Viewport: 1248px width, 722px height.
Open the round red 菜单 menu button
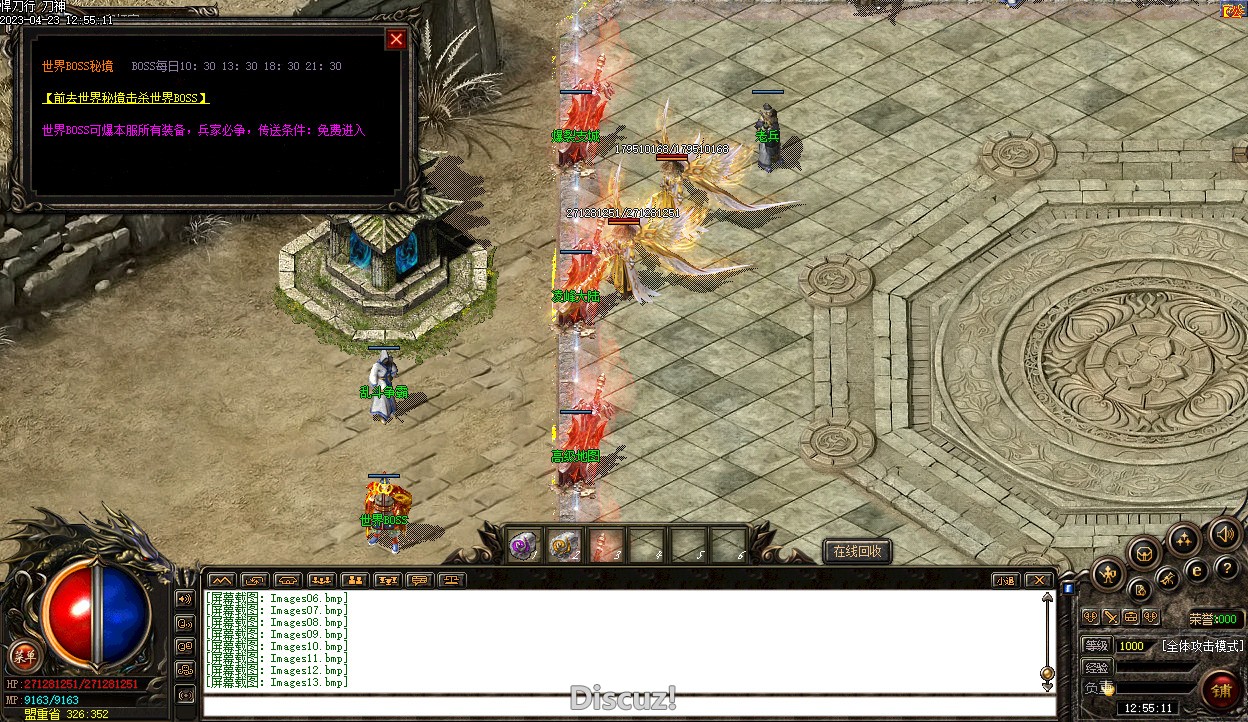pos(23,657)
